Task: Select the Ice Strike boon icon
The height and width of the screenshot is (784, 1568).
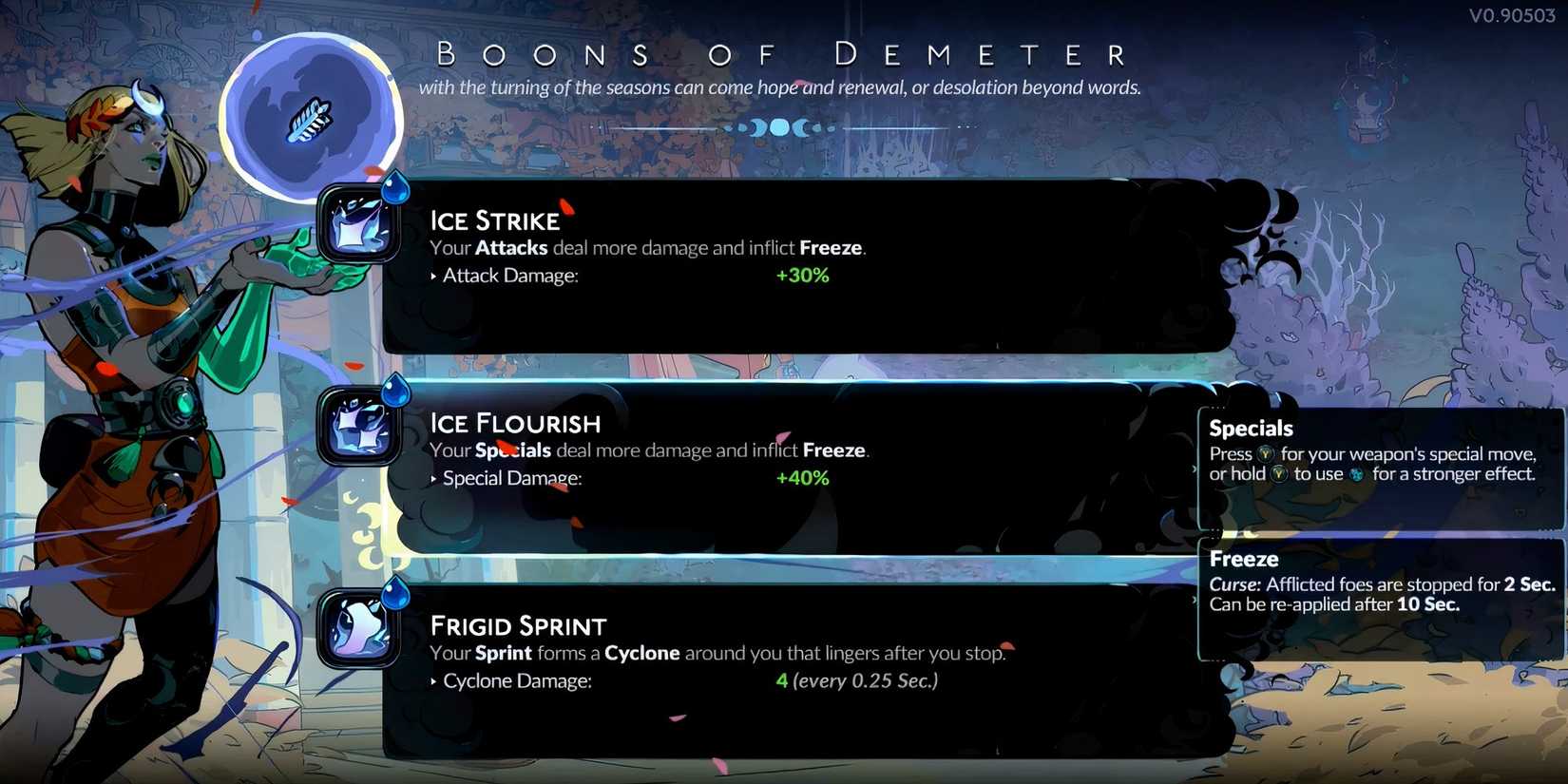Action: (x=359, y=222)
